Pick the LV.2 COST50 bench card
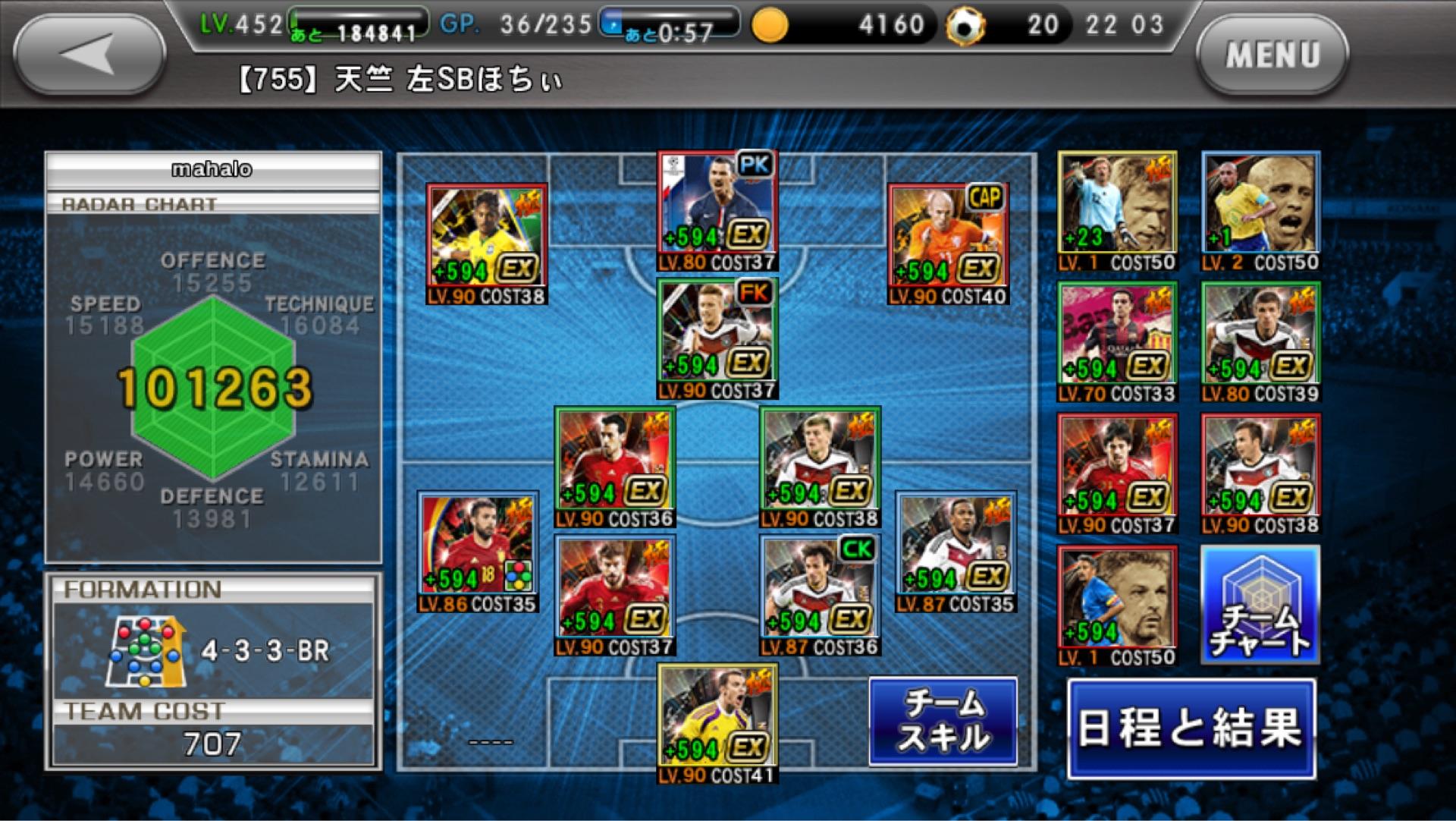 point(1260,211)
